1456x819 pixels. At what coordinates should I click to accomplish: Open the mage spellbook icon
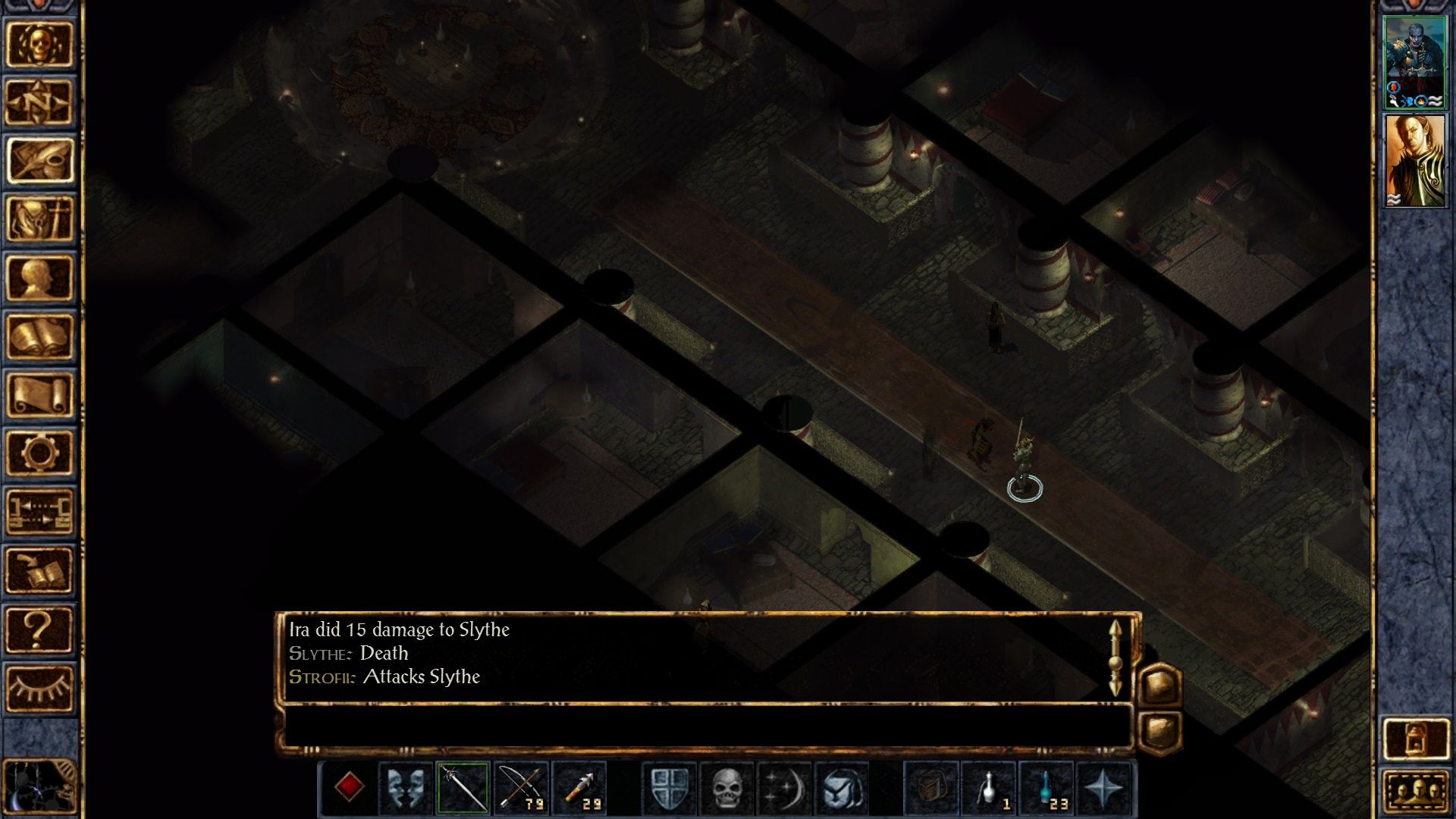click(x=39, y=336)
